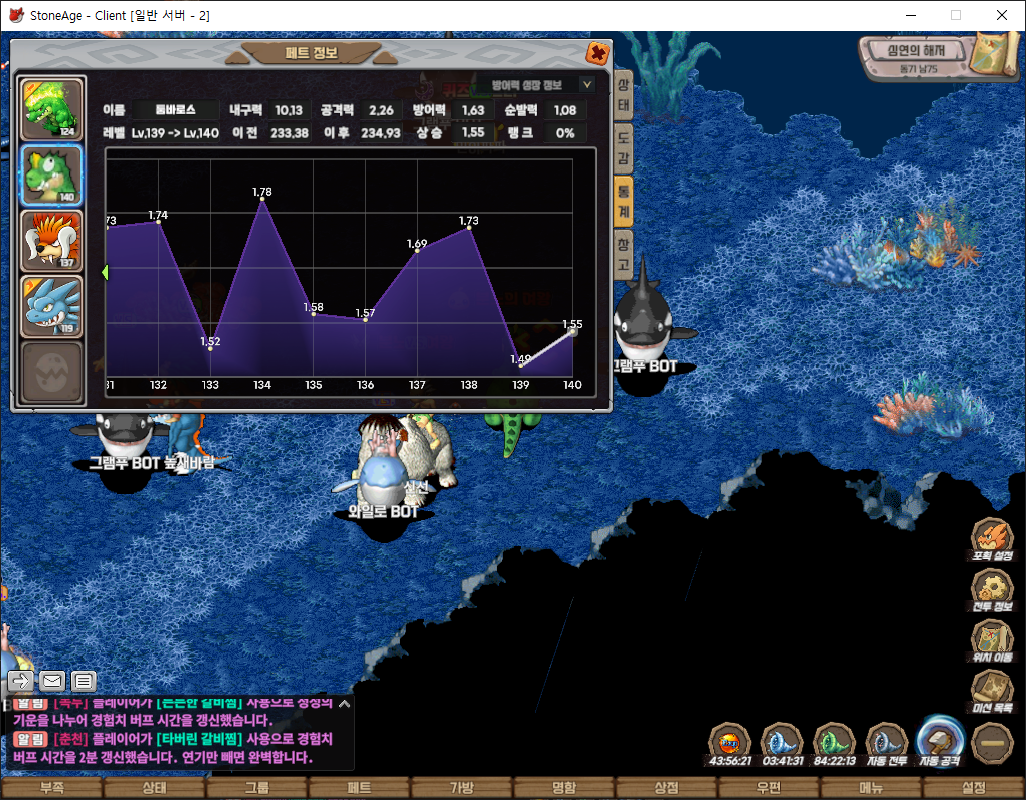Open the 방어력 성장 정보 dropdown

[587, 85]
